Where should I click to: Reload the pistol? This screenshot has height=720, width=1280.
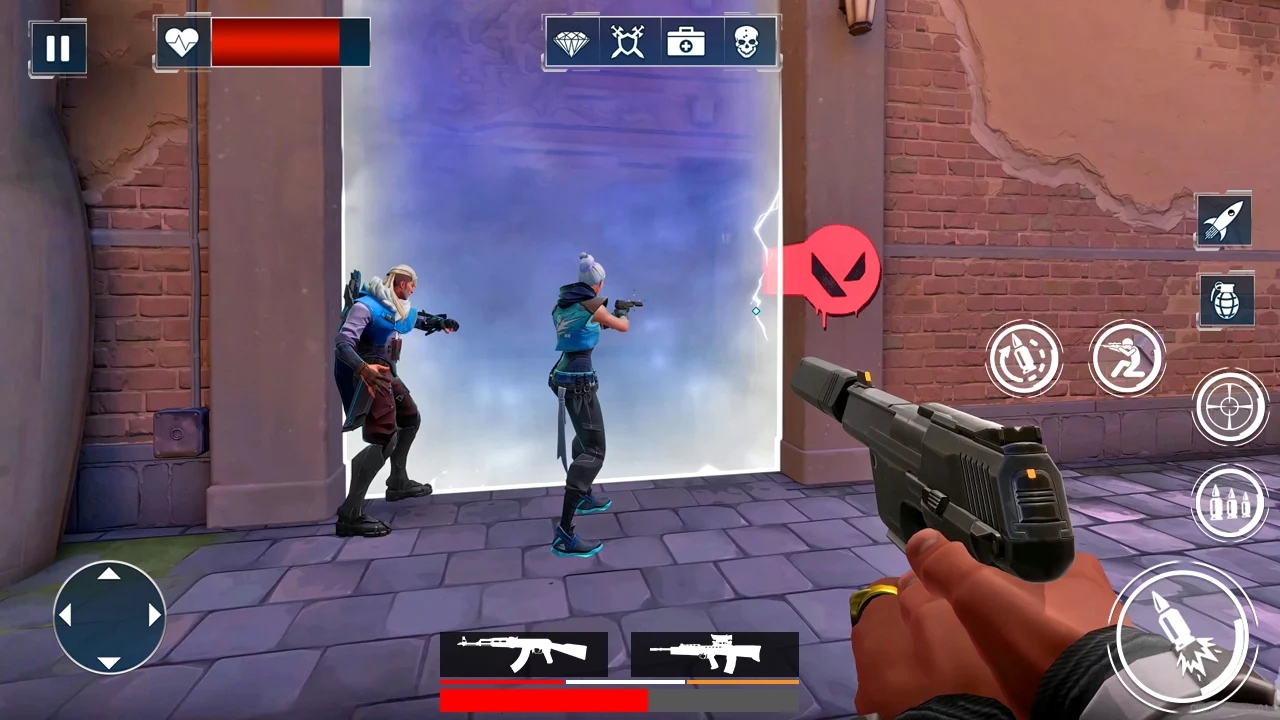[1025, 357]
